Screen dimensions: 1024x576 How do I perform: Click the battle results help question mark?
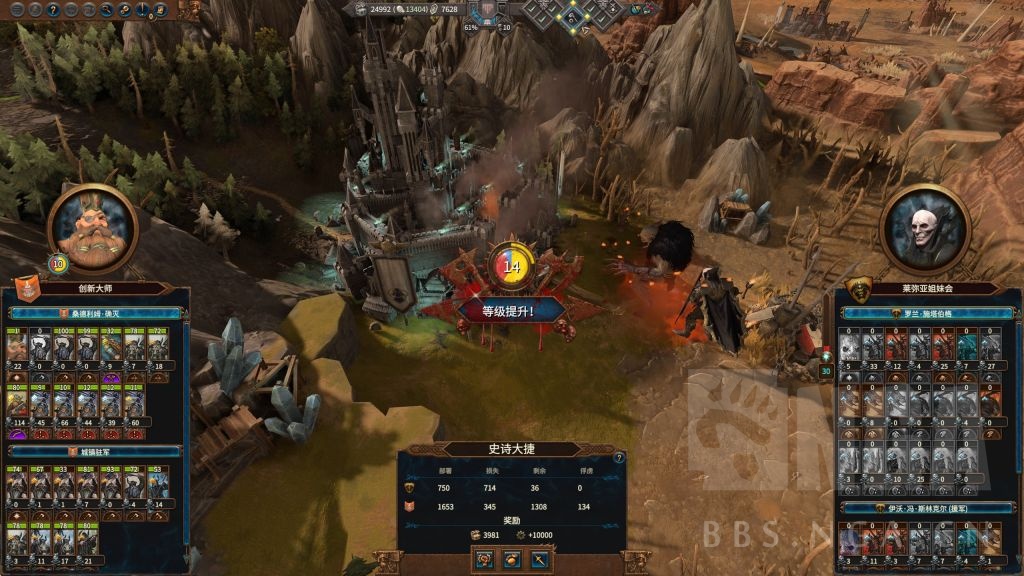coord(619,457)
